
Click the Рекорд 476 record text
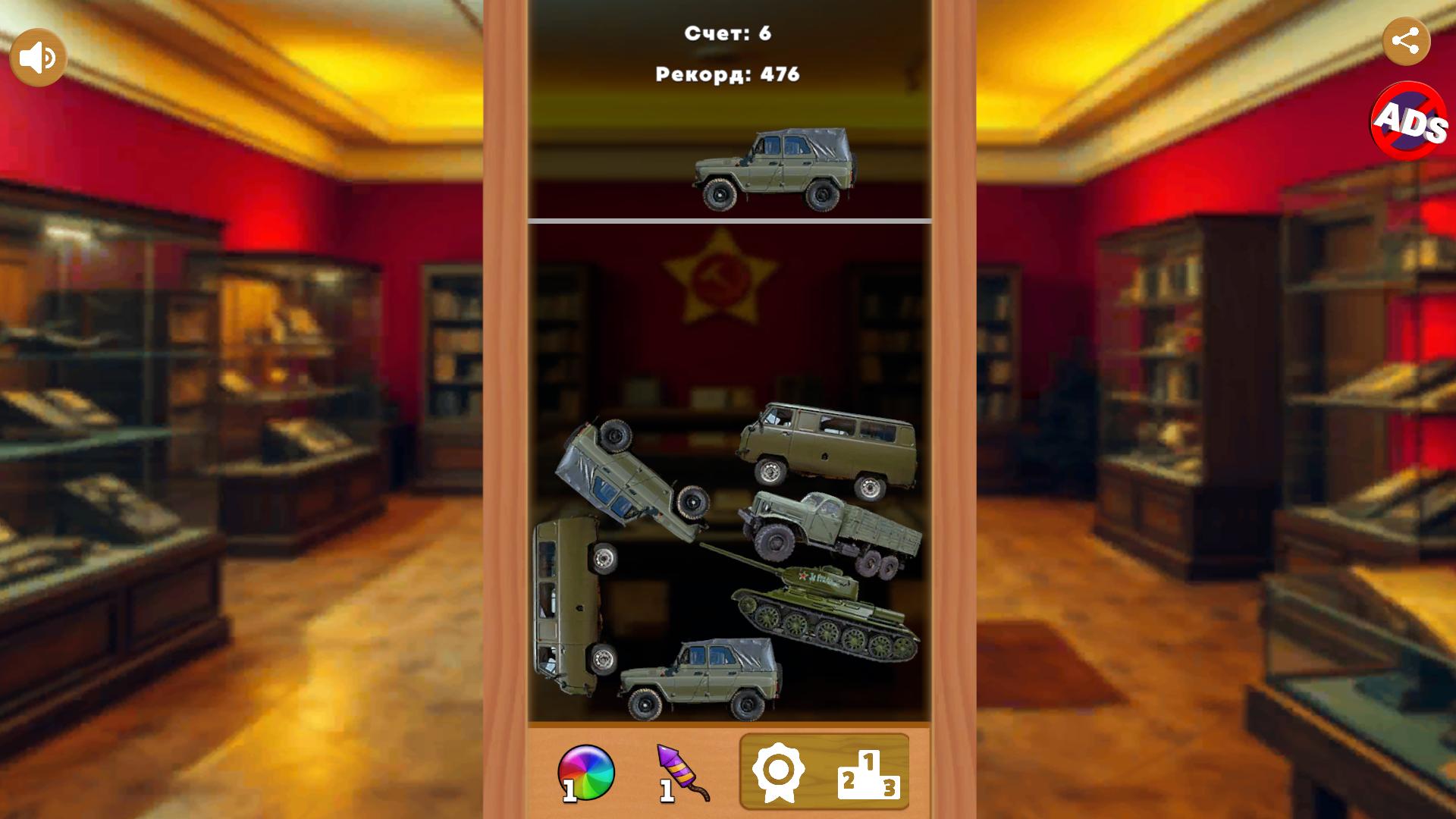pos(726,74)
